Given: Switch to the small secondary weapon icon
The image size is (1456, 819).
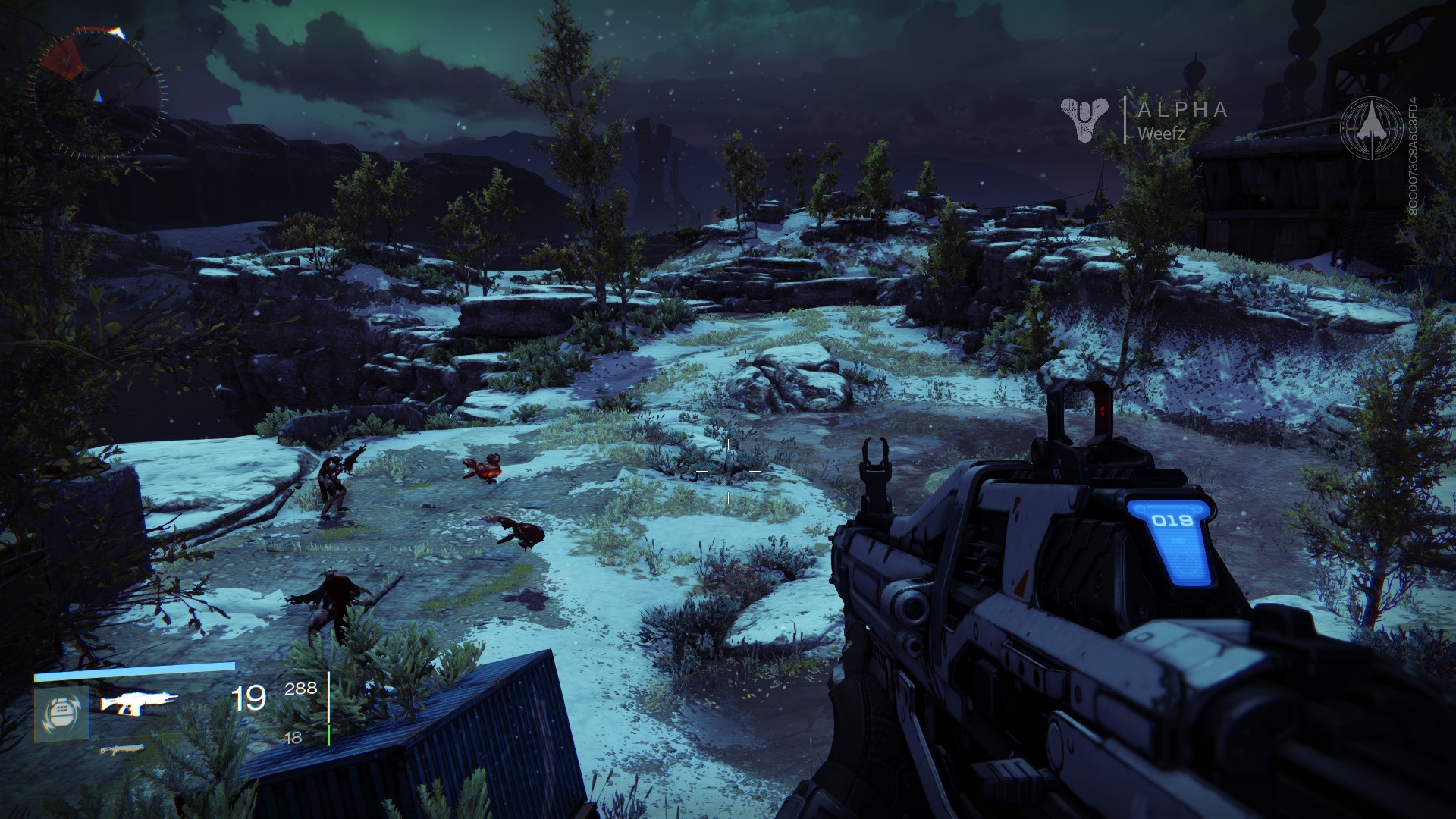Looking at the screenshot, I should 122,750.
